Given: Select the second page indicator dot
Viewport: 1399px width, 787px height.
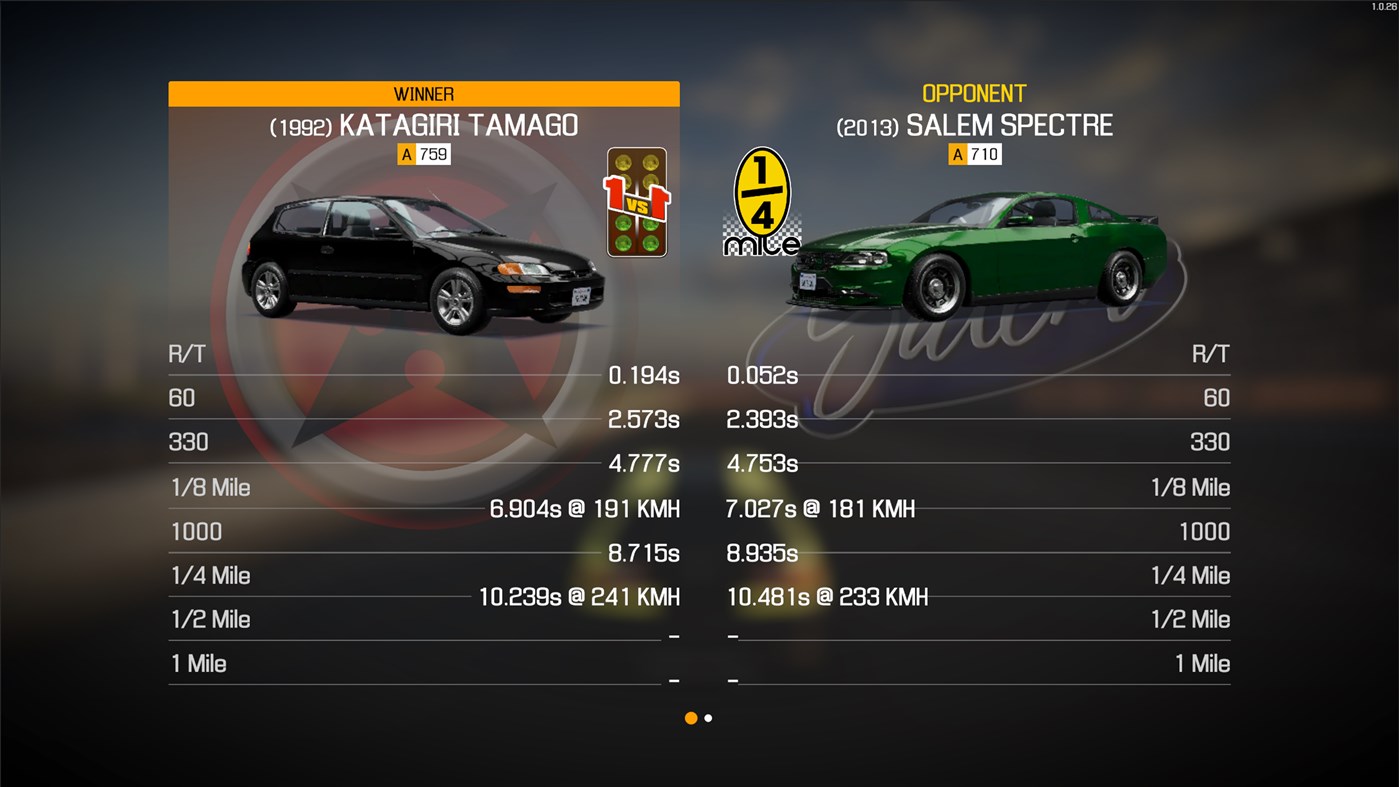Looking at the screenshot, I should coord(708,718).
